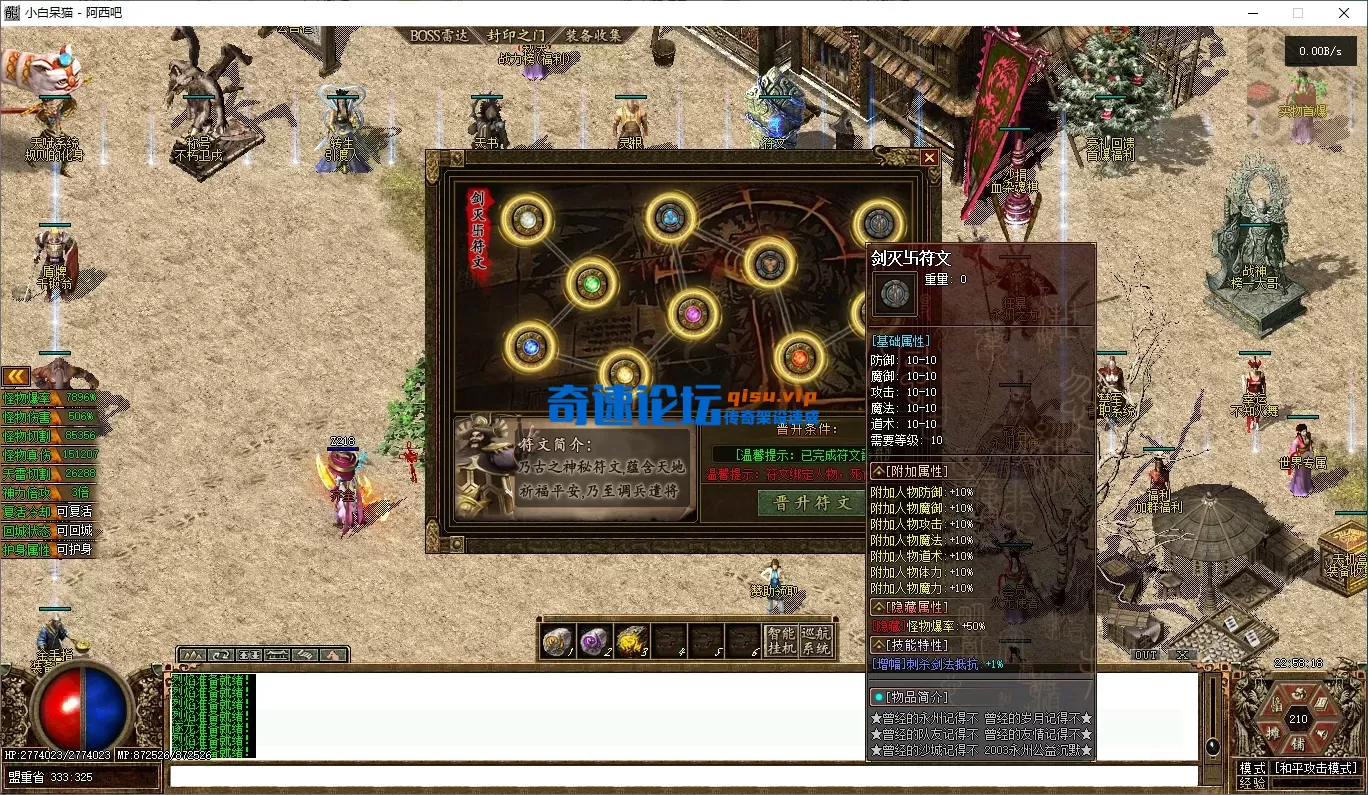Image resolution: width=1368 pixels, height=795 pixels.
Task: Use the purple spiral stone in hotbar slot 2
Action: click(594, 640)
